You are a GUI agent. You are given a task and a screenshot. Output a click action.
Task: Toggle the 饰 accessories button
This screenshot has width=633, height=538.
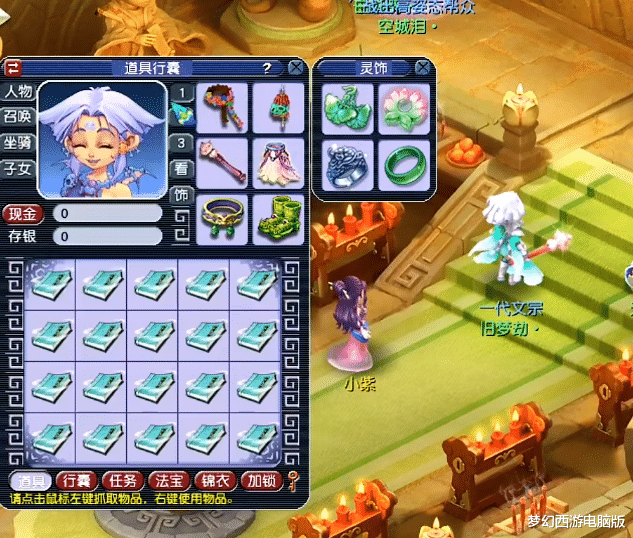coord(181,194)
